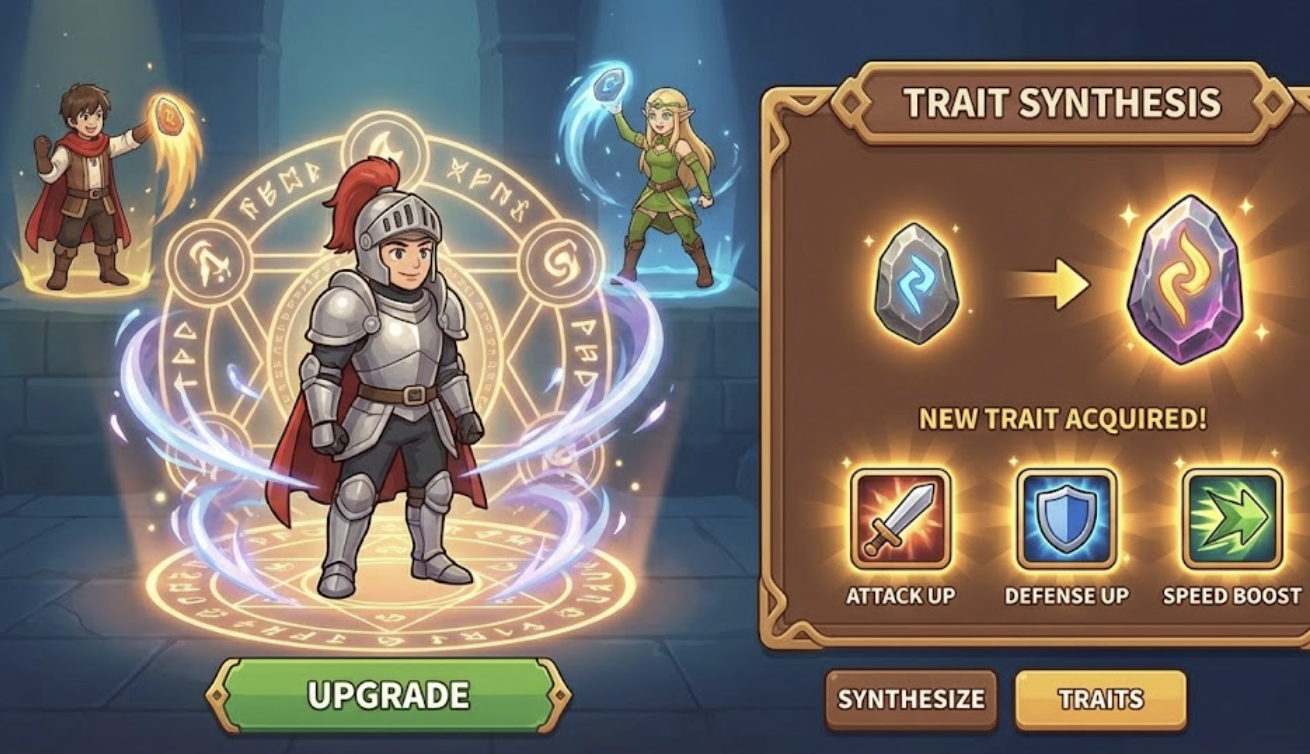Image resolution: width=1310 pixels, height=754 pixels.
Task: Click the green Upgrade button
Action: (388, 695)
